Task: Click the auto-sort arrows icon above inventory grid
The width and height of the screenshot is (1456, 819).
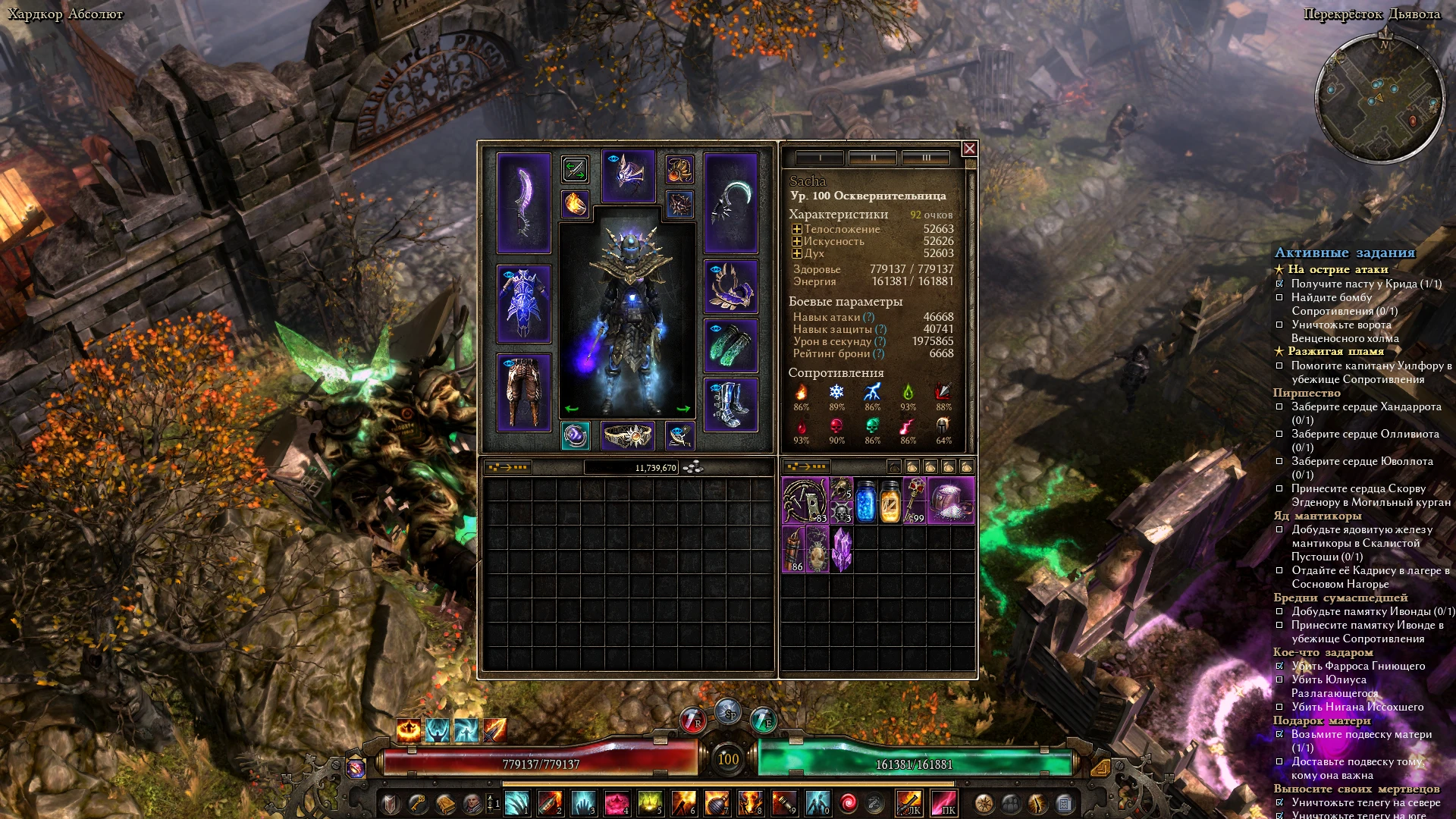Action: [x=506, y=468]
